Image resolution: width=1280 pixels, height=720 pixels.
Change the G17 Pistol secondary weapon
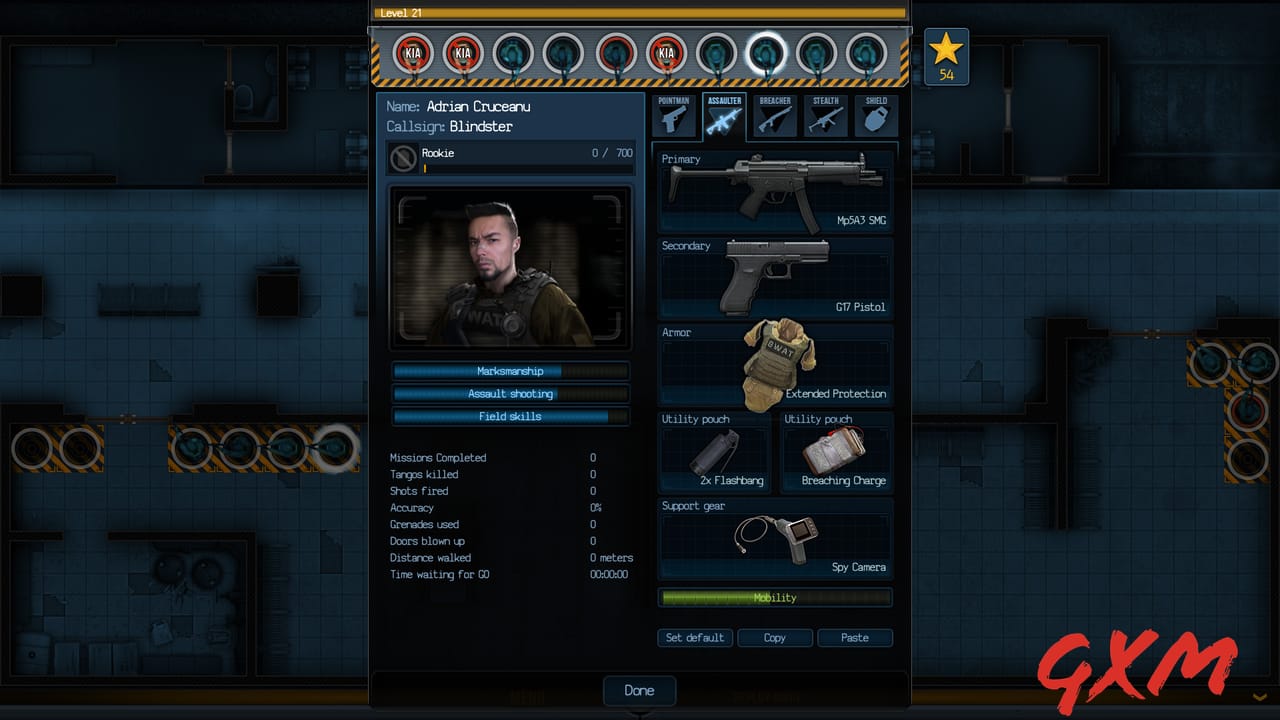click(775, 277)
